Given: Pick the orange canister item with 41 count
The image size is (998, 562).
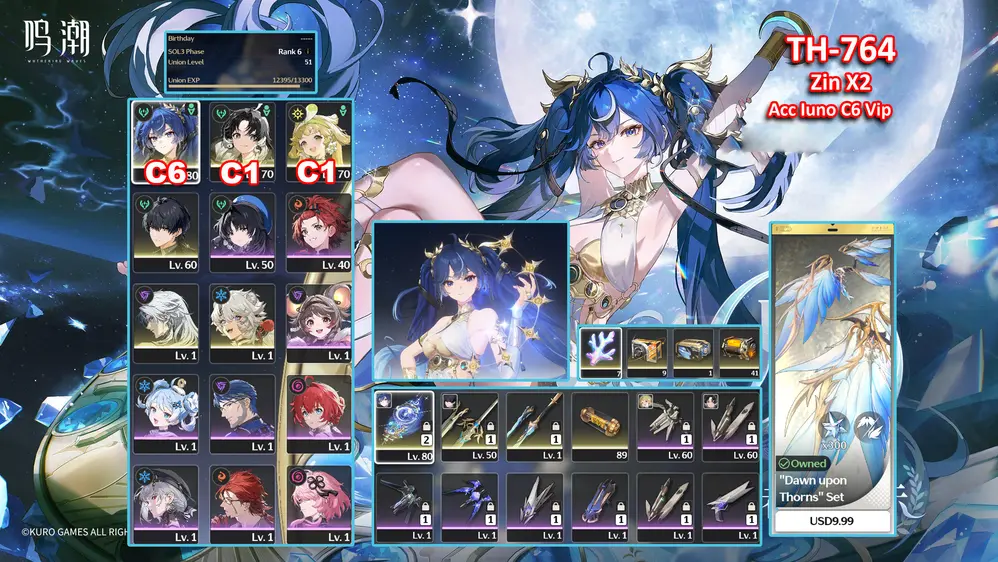Looking at the screenshot, I should 739,352.
